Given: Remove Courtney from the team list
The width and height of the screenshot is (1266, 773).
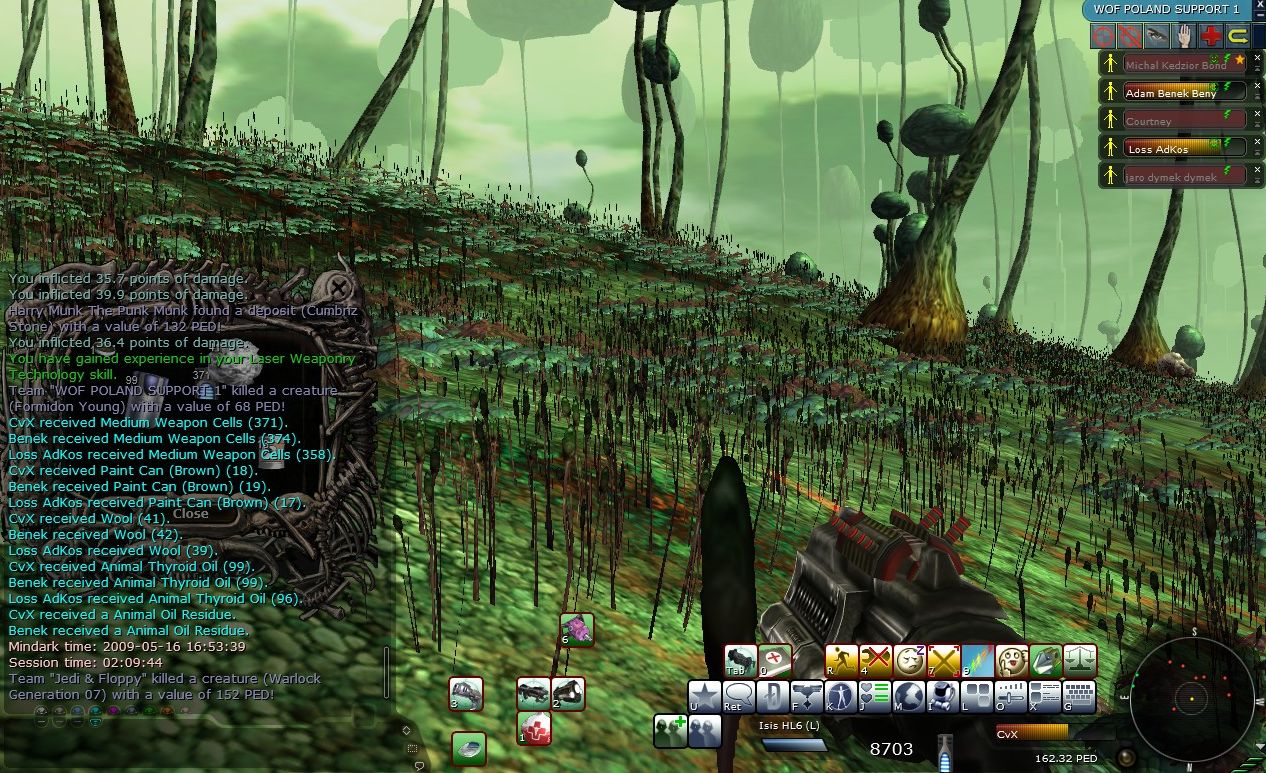Looking at the screenshot, I should point(1258,115).
